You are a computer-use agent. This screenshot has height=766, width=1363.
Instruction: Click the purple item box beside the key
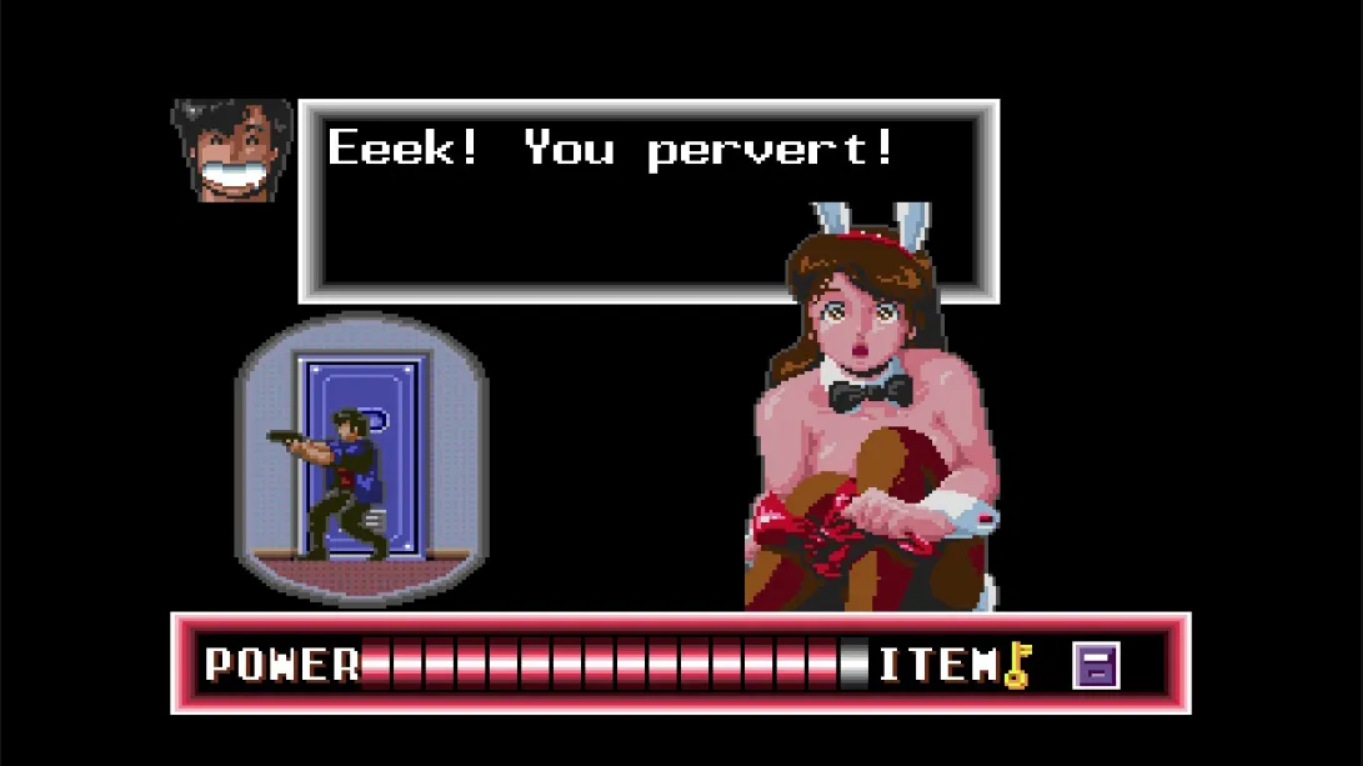click(x=1097, y=663)
